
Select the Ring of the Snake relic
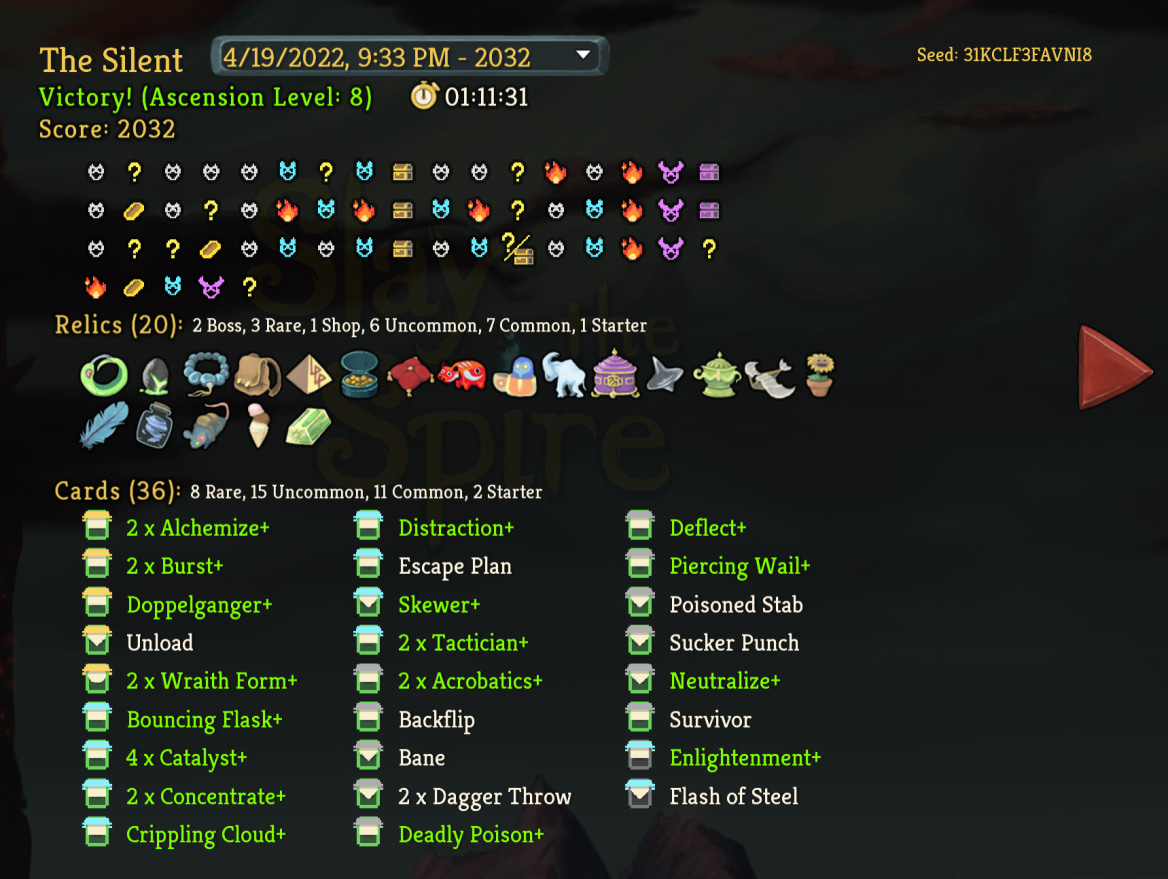coord(104,376)
